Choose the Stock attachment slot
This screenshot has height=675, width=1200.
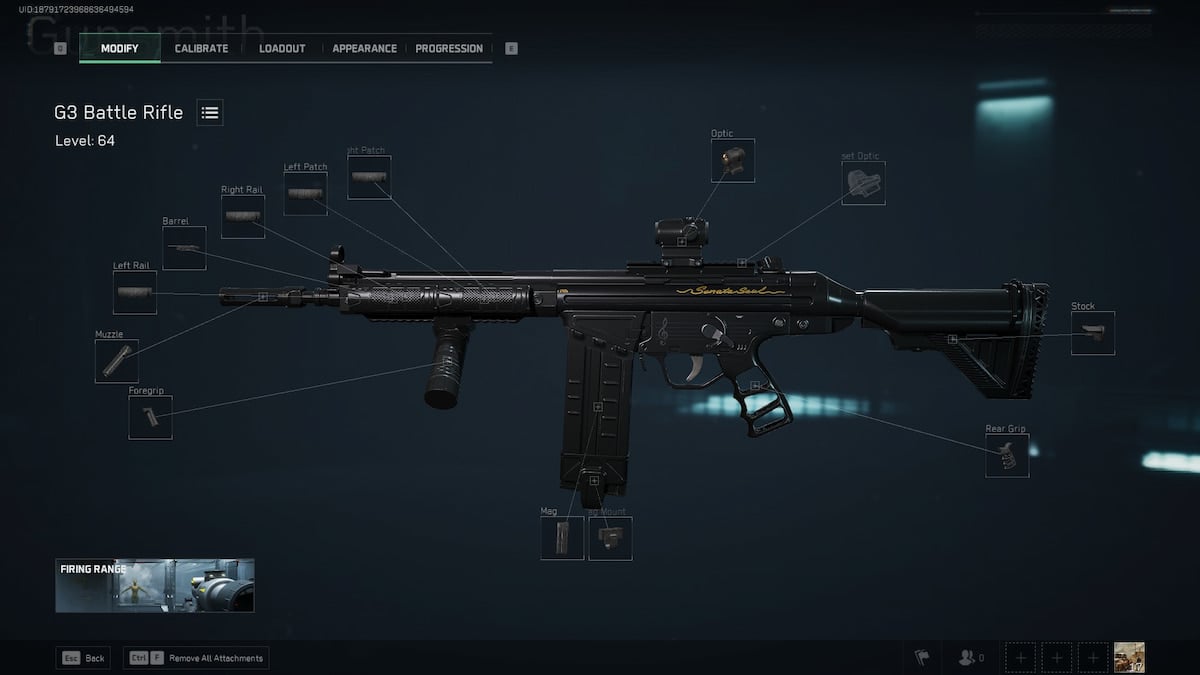coord(1092,333)
